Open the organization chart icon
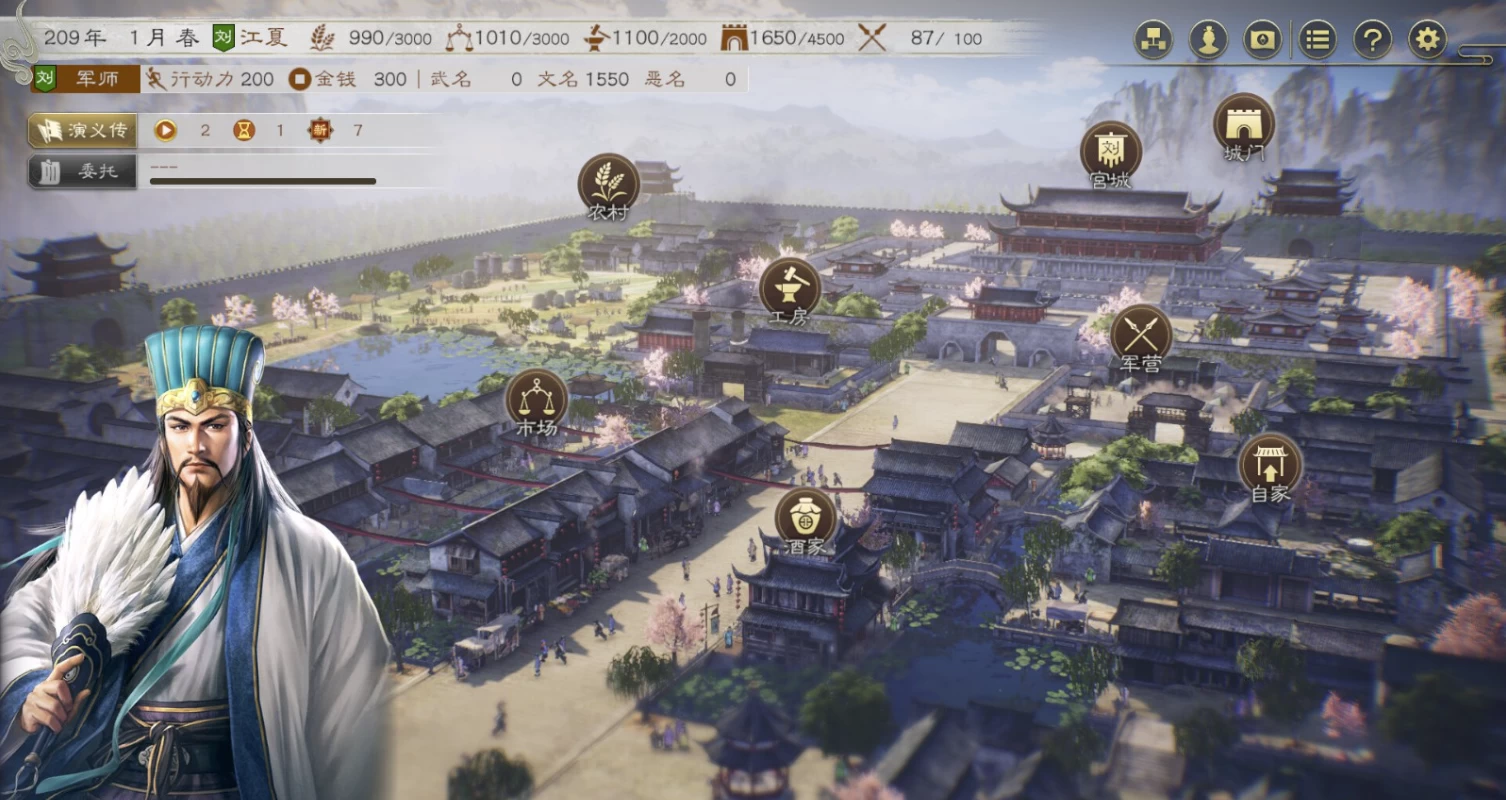Screen dimensions: 1506x800 (x=1153, y=40)
